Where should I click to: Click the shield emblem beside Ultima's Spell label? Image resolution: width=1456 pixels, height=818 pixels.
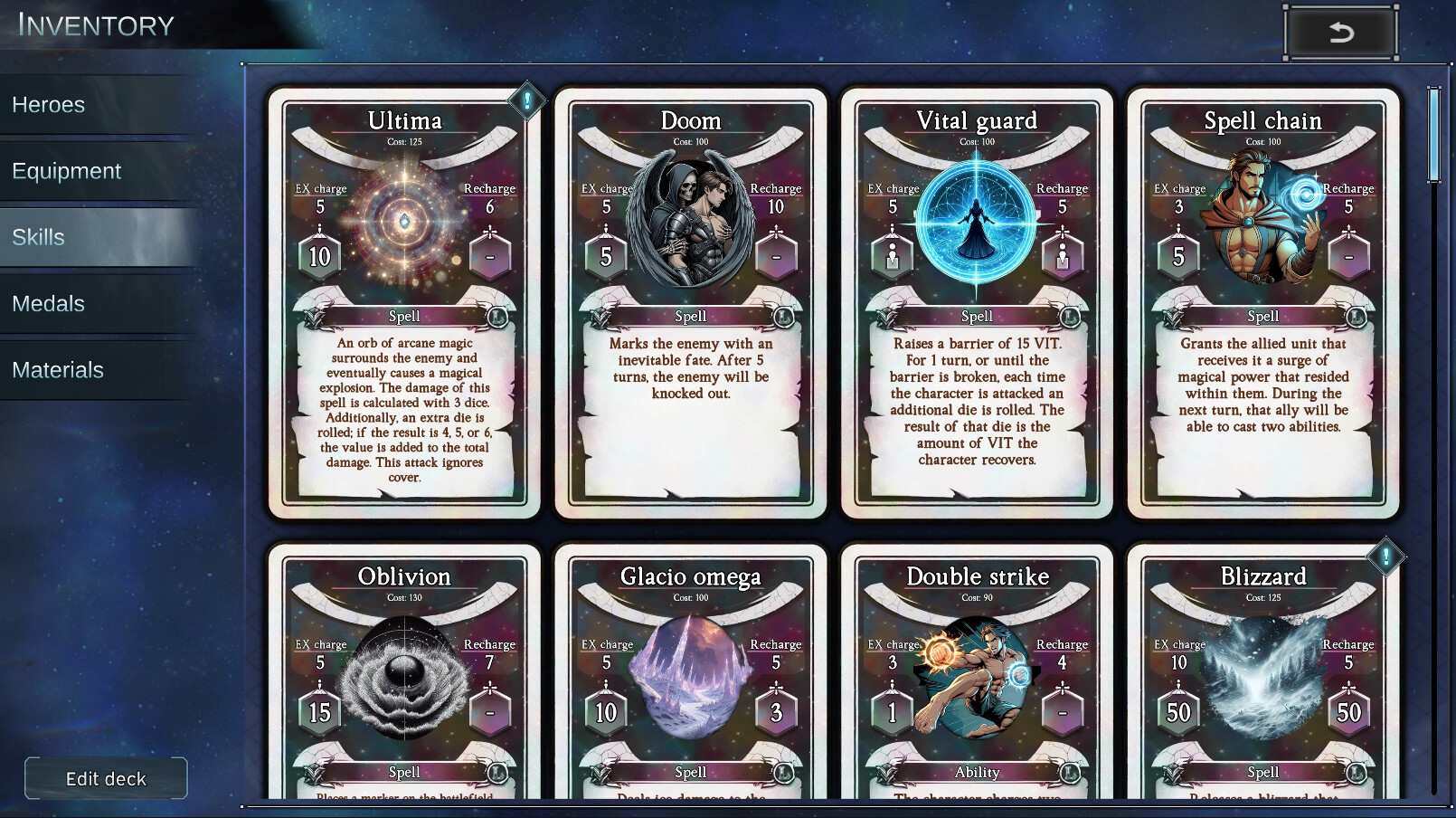tap(311, 316)
